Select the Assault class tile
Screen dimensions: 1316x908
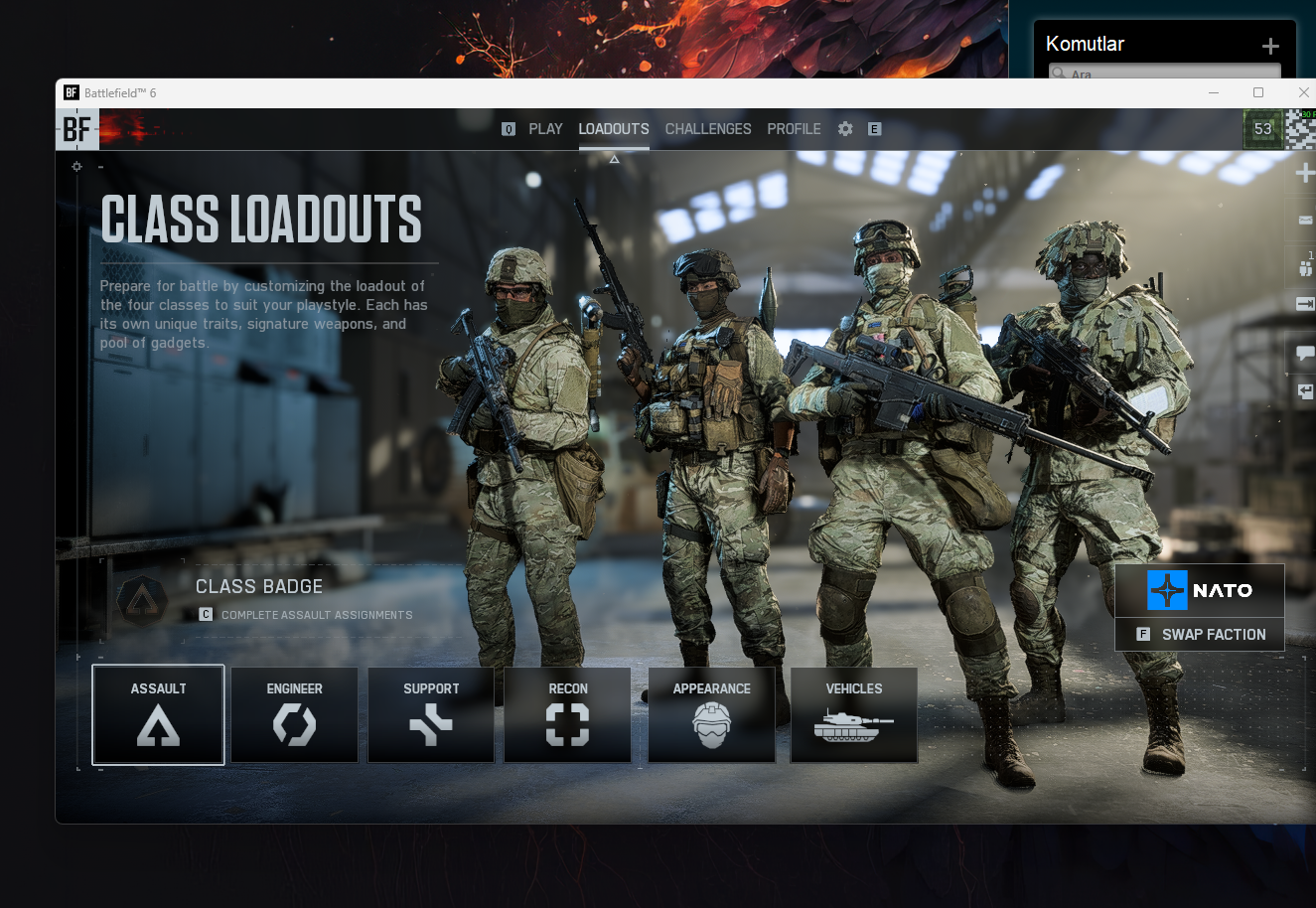tap(158, 715)
